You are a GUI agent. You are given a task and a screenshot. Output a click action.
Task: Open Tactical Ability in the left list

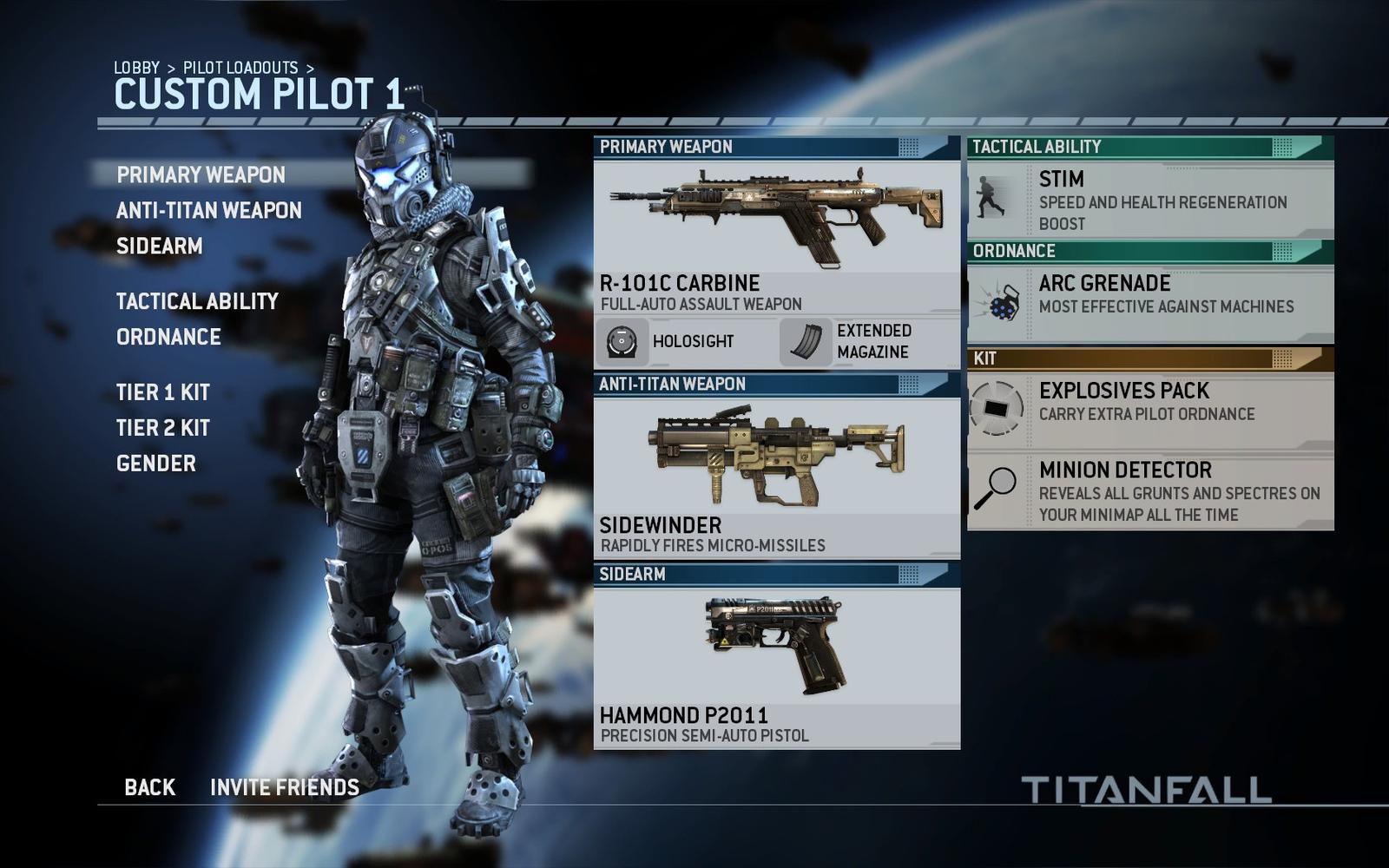point(197,301)
